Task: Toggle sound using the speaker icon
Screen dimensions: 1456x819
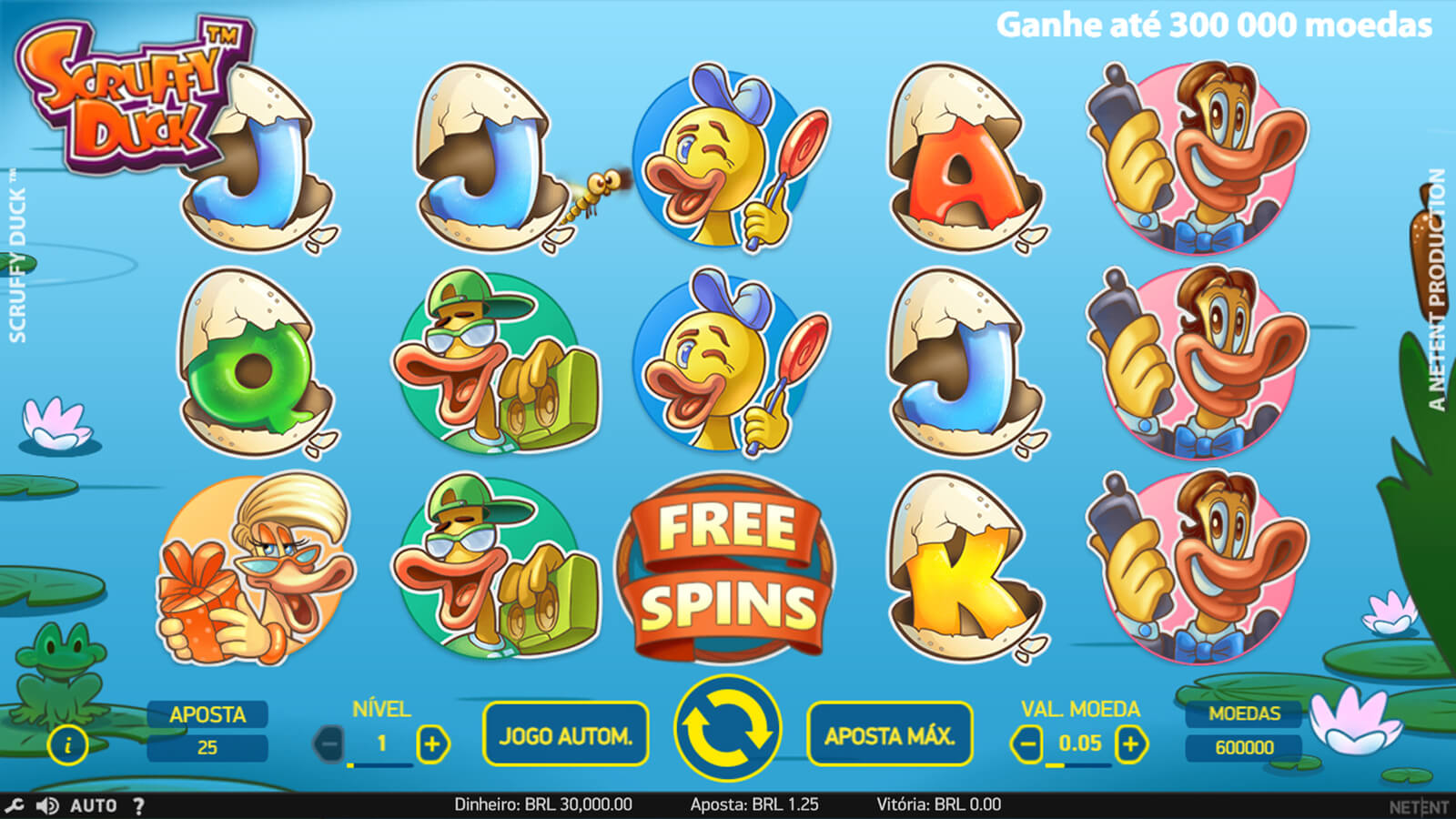Action: 46,805
